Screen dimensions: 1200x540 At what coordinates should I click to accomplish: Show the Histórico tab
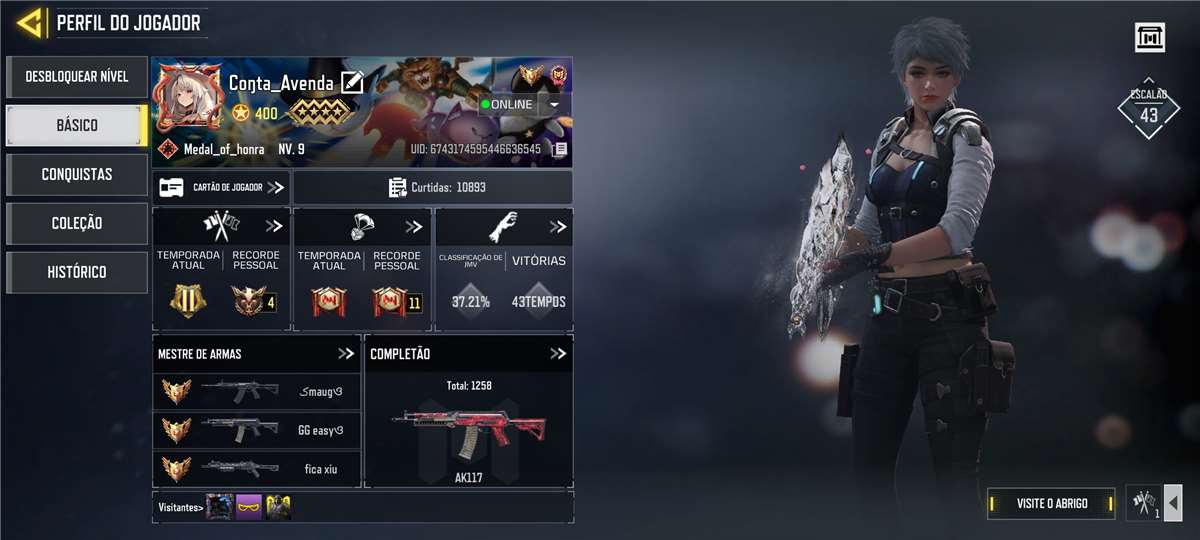pos(77,272)
